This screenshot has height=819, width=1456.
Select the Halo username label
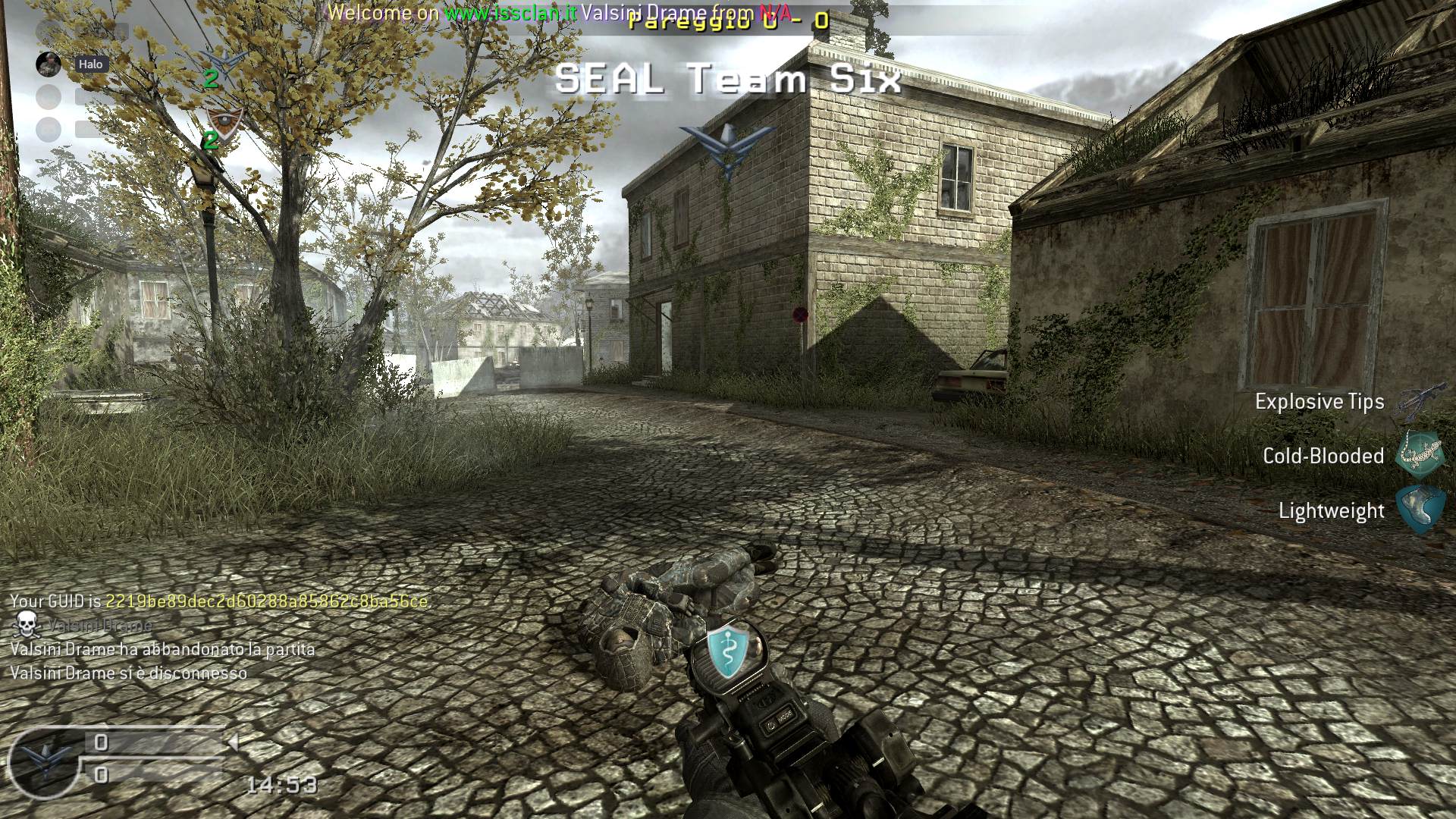[x=90, y=64]
